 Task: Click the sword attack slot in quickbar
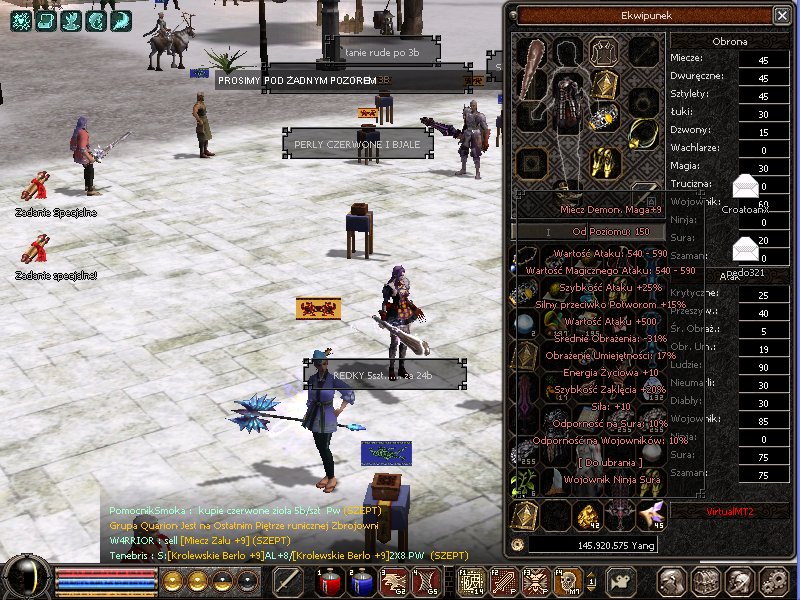[x=288, y=580]
